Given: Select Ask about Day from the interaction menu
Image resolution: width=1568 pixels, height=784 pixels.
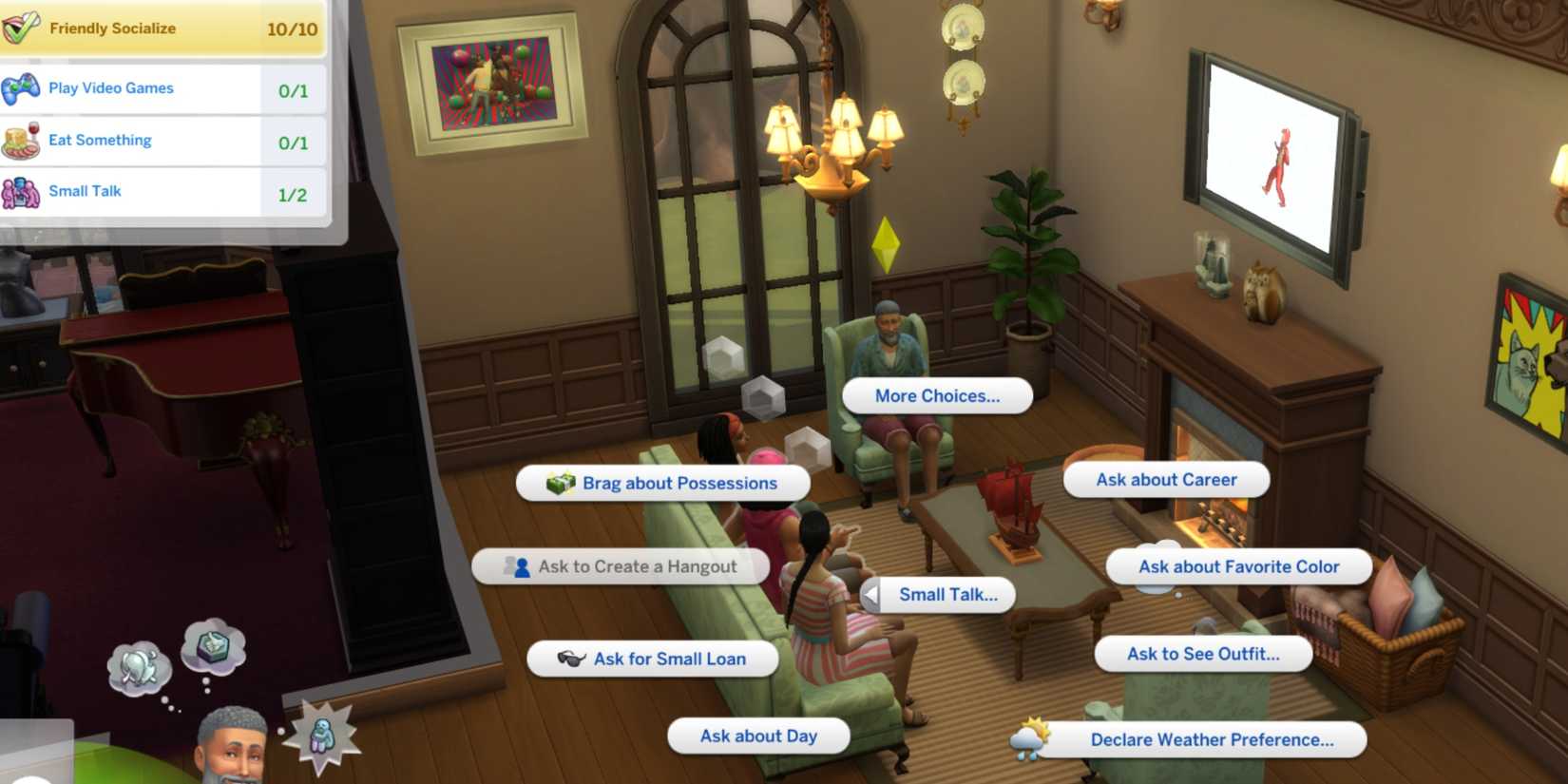Looking at the screenshot, I should (757, 736).
